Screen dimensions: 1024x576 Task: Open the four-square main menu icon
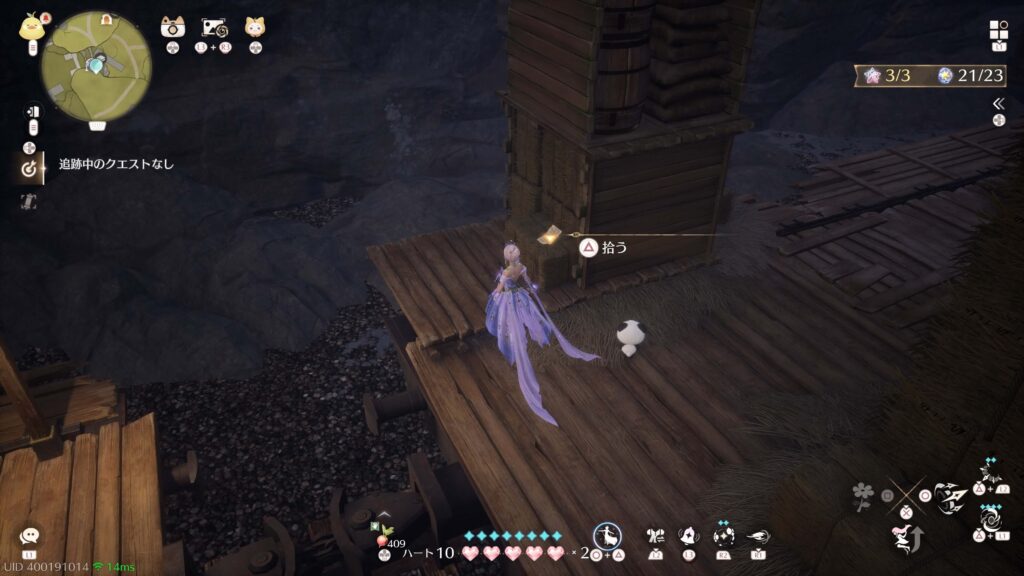[998, 29]
